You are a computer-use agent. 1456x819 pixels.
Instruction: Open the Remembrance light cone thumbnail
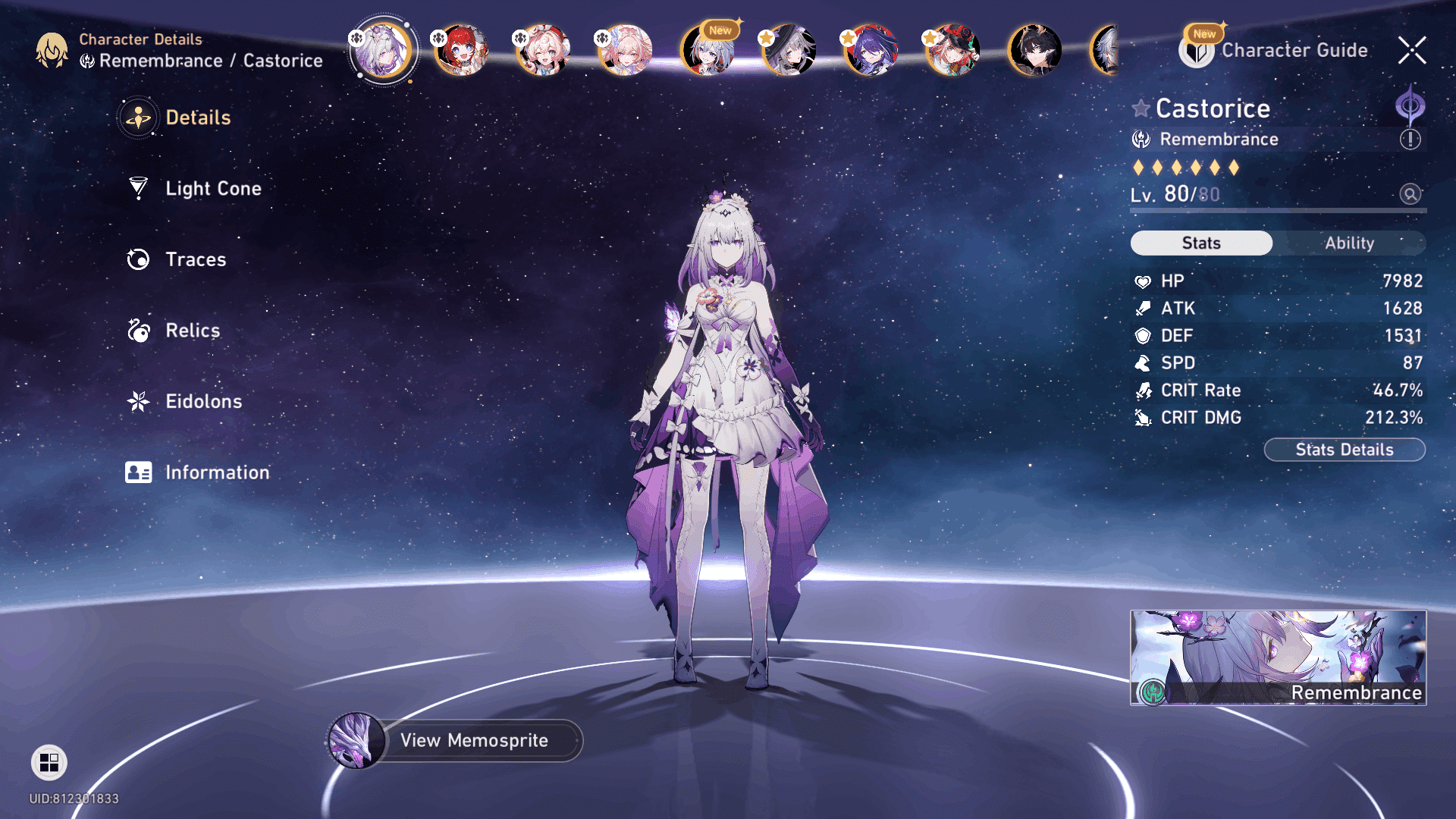point(1278,657)
